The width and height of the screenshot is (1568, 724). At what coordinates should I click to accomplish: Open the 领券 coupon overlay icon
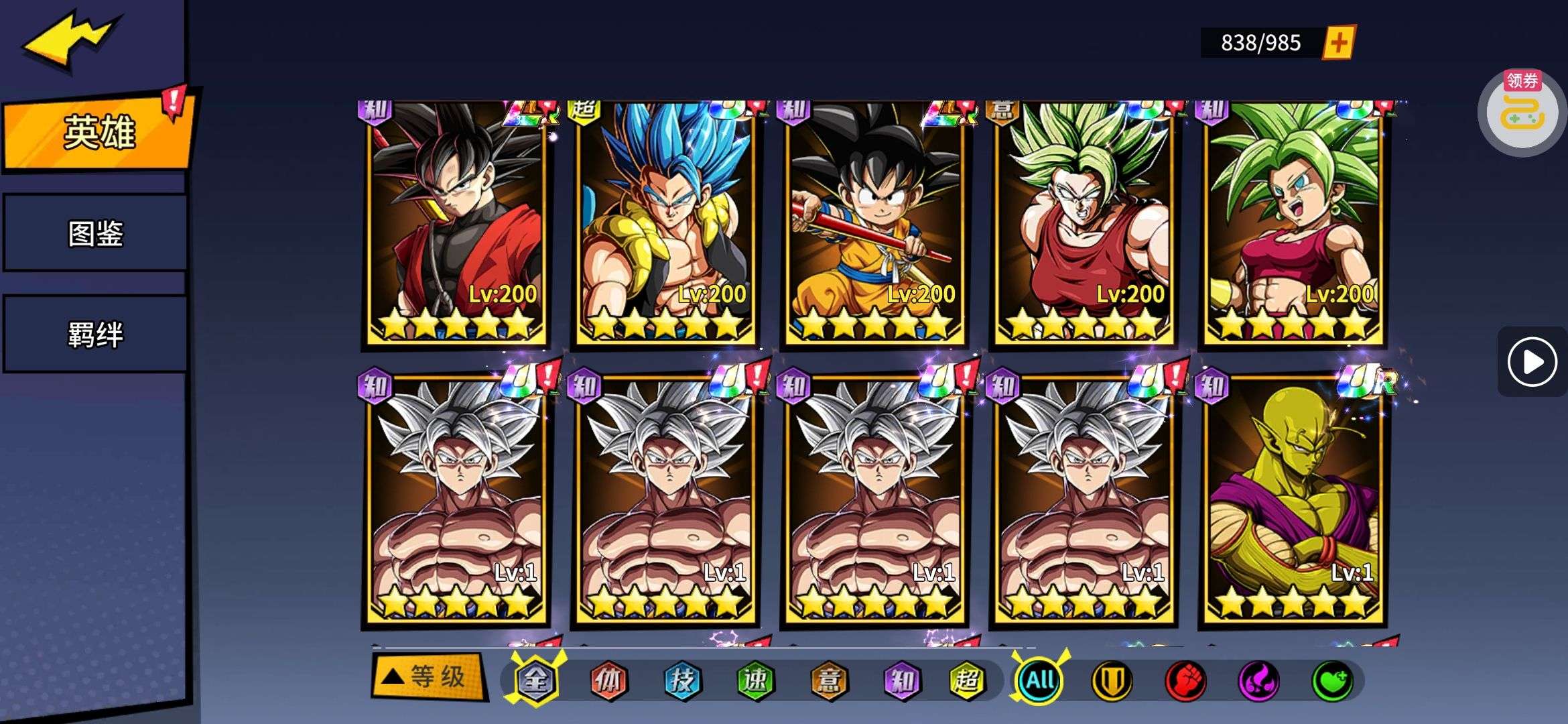tap(1522, 111)
